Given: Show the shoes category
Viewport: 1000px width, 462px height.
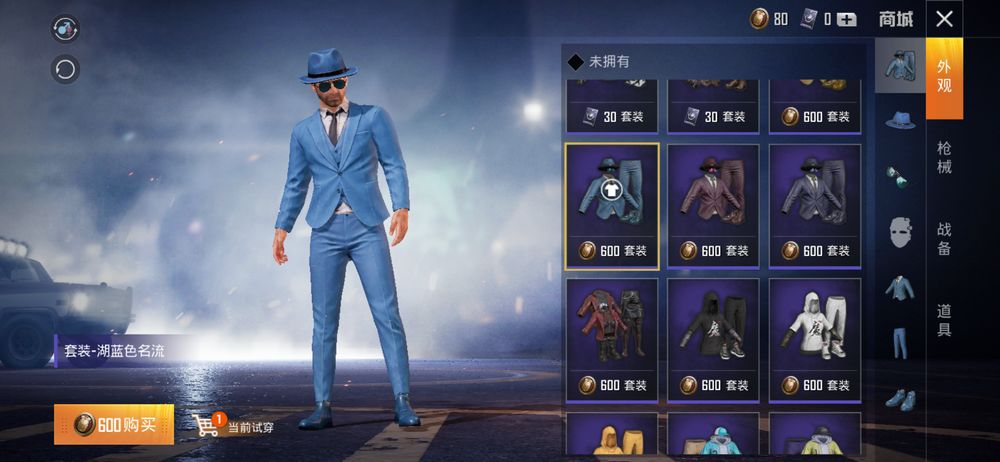Looking at the screenshot, I should pyautogui.click(x=900, y=397).
